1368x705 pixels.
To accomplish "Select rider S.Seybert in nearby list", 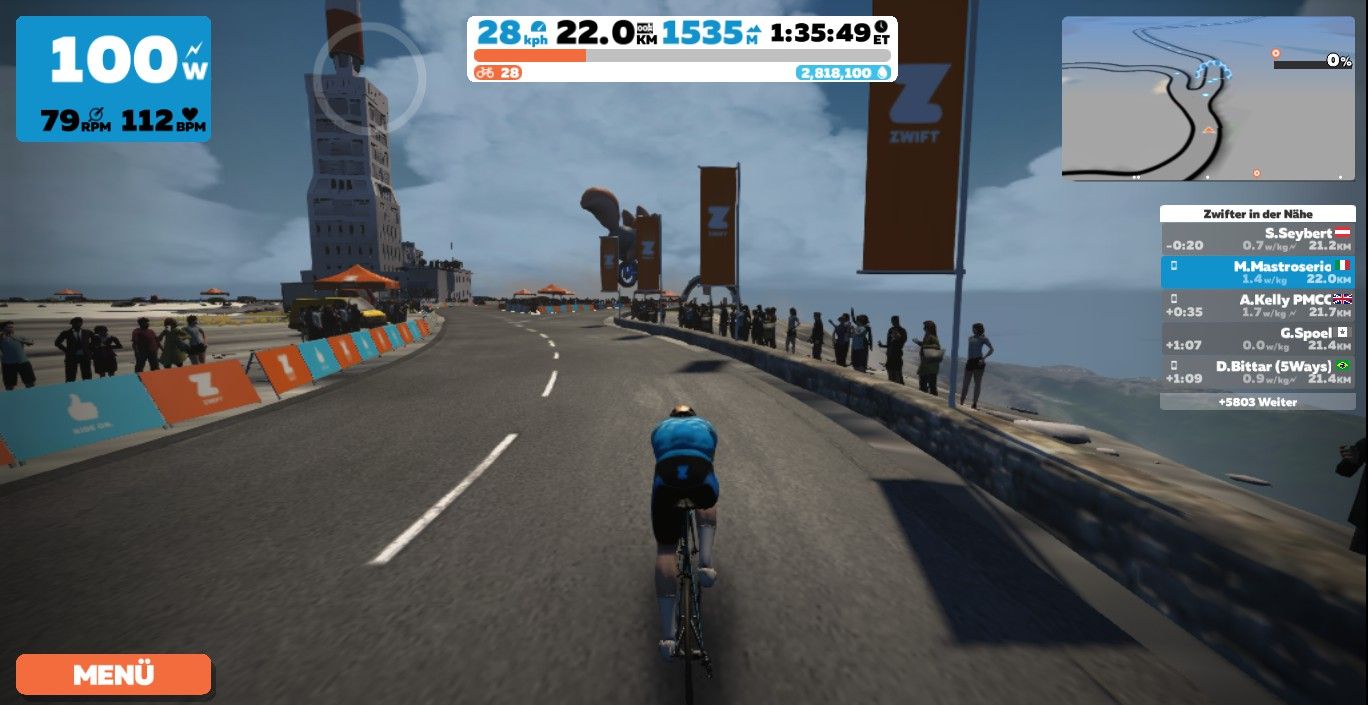I will 1257,238.
